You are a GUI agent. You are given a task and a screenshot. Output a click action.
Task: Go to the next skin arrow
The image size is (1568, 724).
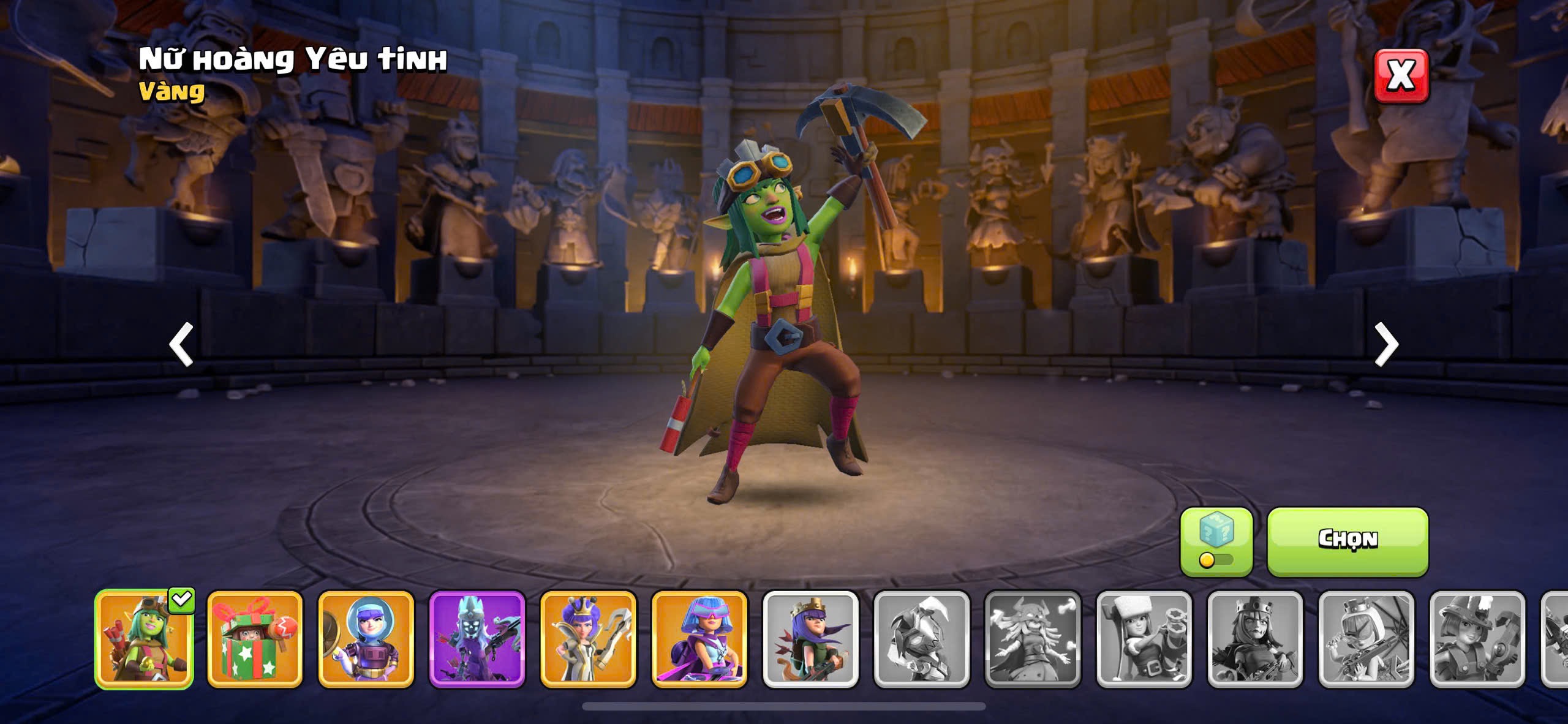click(1386, 344)
